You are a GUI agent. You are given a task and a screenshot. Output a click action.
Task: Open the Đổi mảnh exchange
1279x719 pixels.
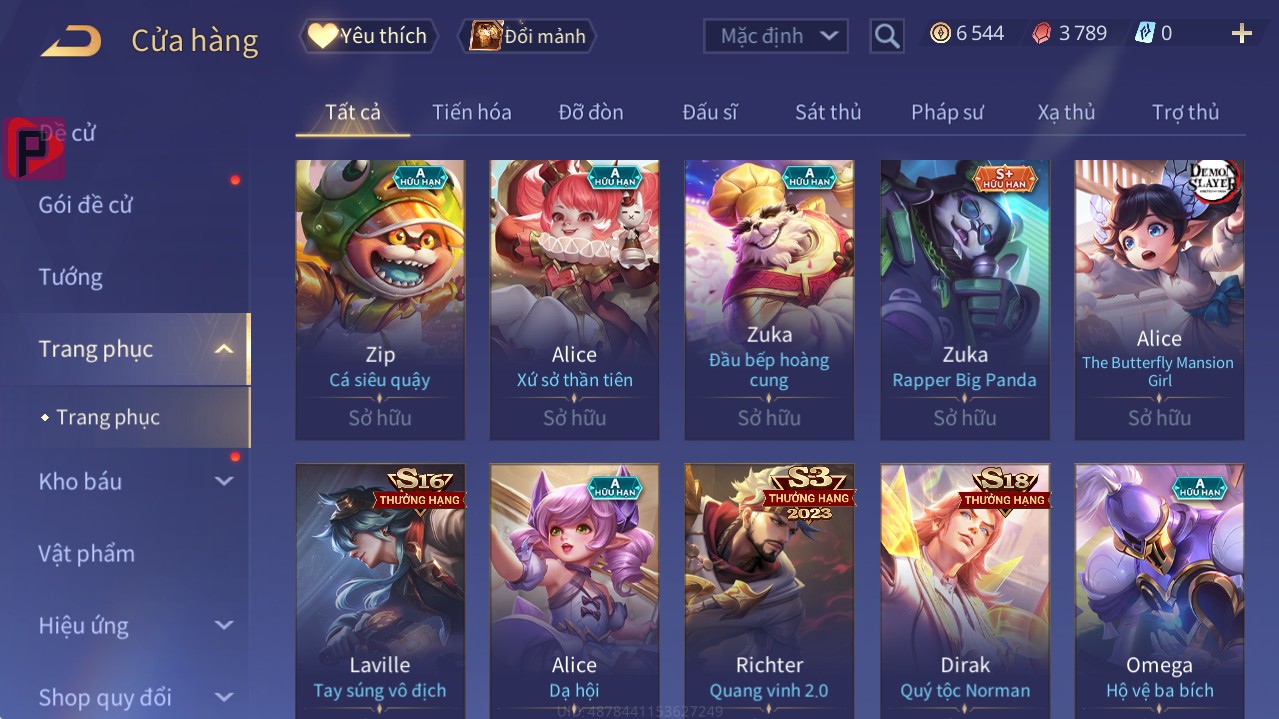point(527,36)
